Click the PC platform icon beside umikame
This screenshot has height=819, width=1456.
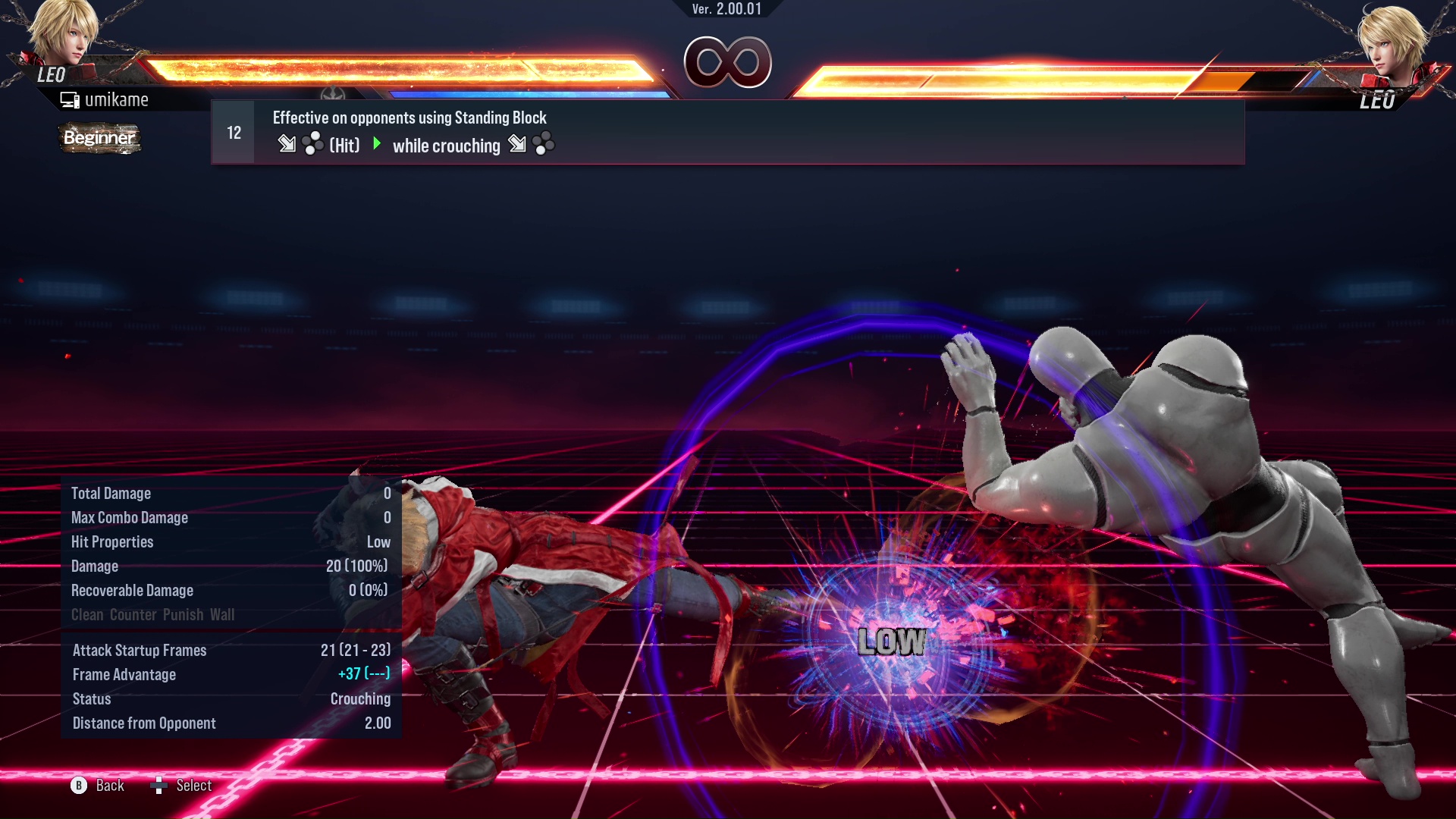pyautogui.click(x=70, y=99)
